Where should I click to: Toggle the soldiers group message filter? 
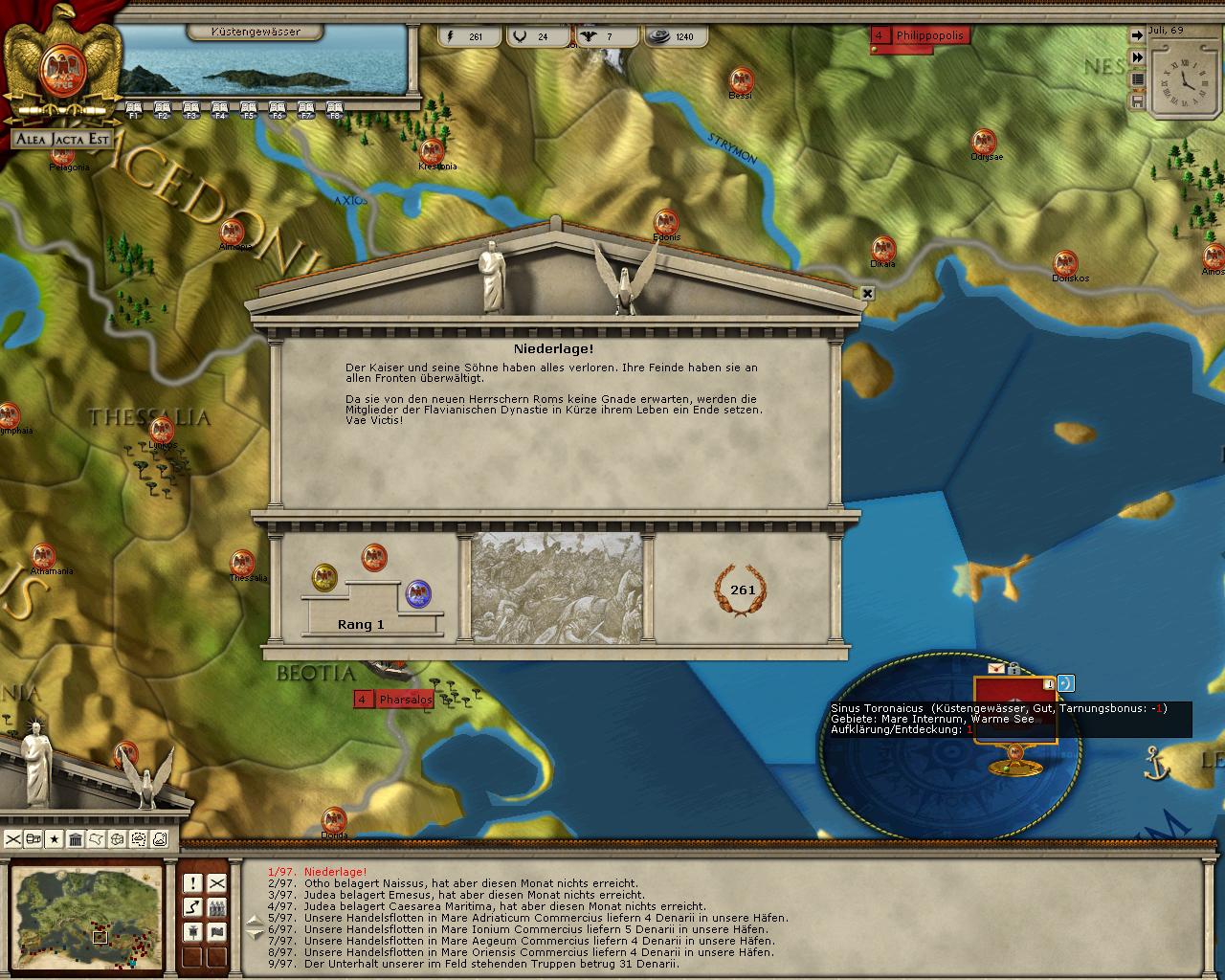pyautogui.click(x=217, y=907)
